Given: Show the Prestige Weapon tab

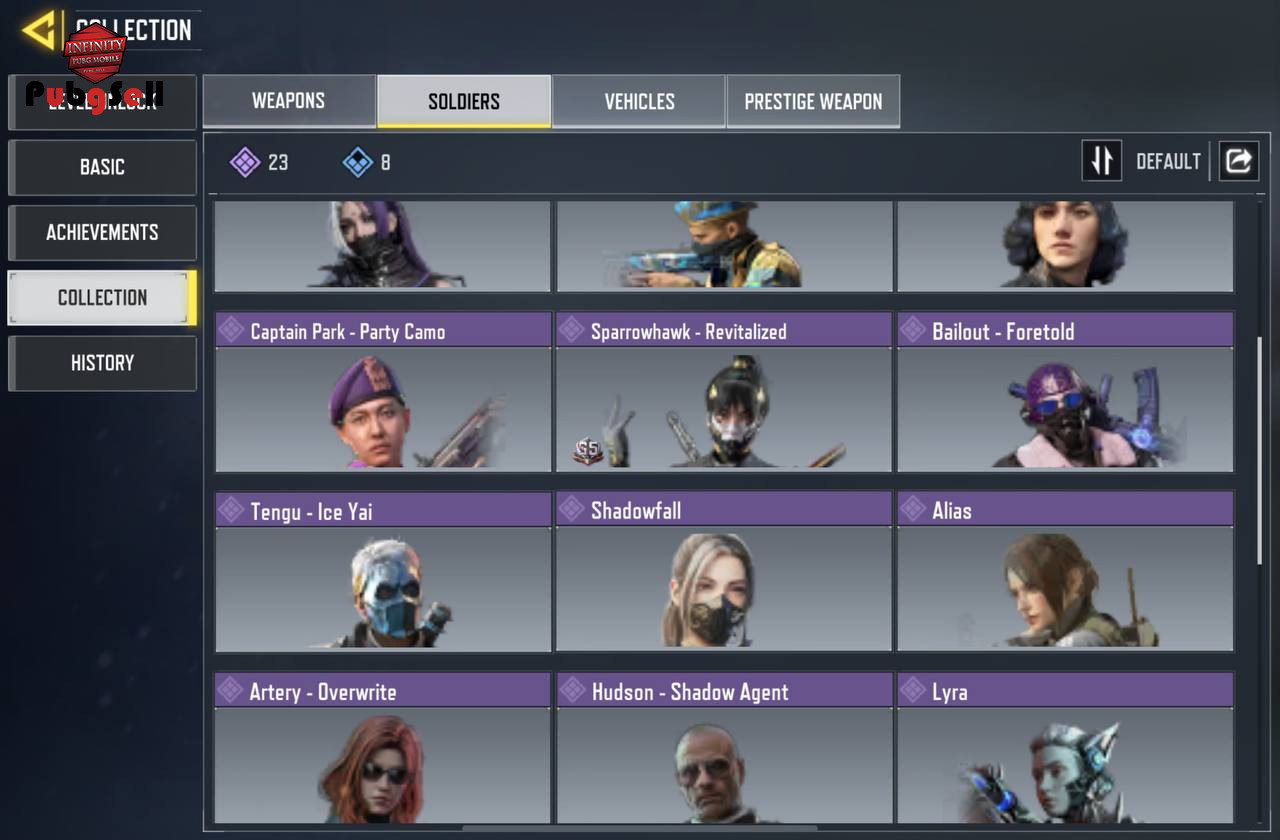Looking at the screenshot, I should pyautogui.click(x=813, y=101).
